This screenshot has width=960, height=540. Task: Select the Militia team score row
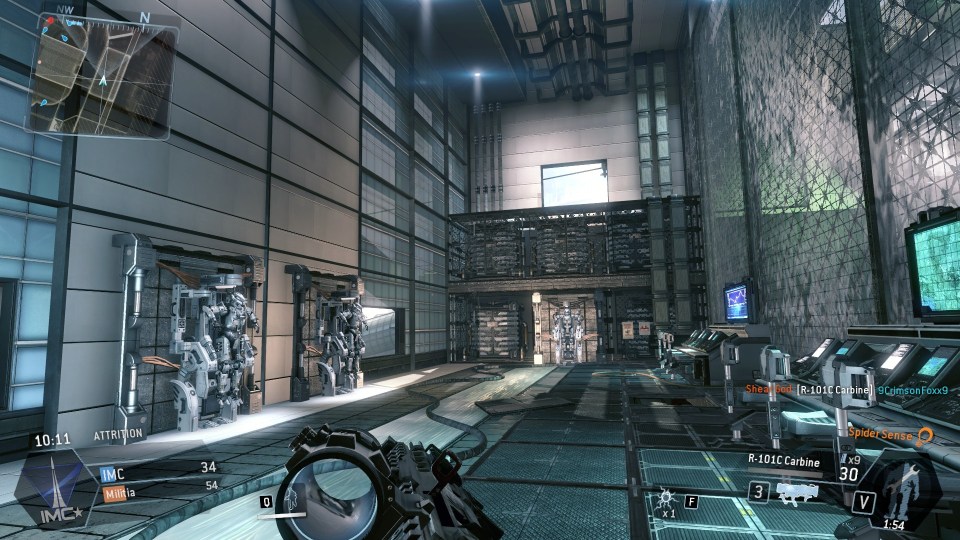[160, 485]
